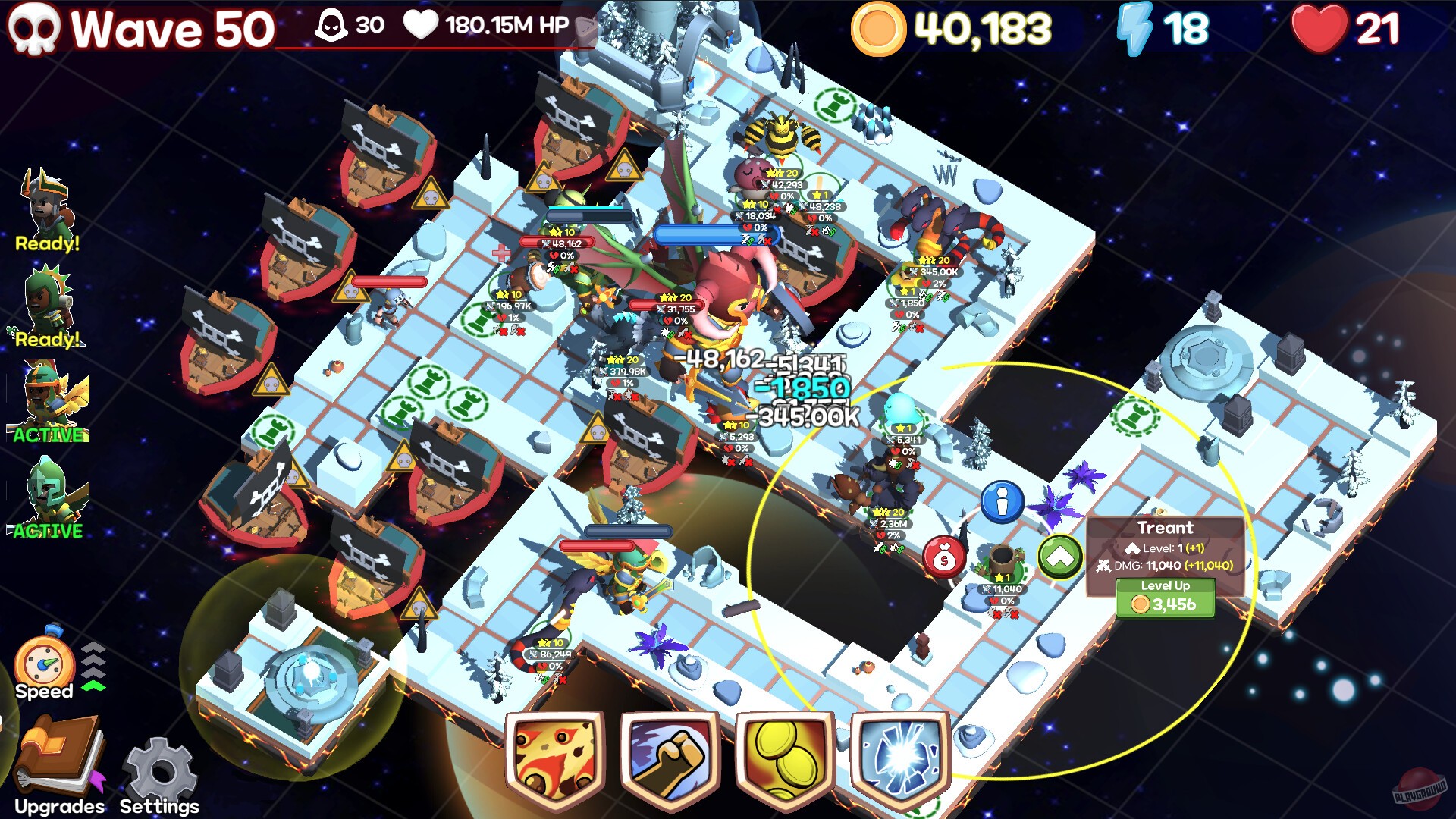Open tower details via blue info icon
1456x819 pixels.
(1003, 502)
